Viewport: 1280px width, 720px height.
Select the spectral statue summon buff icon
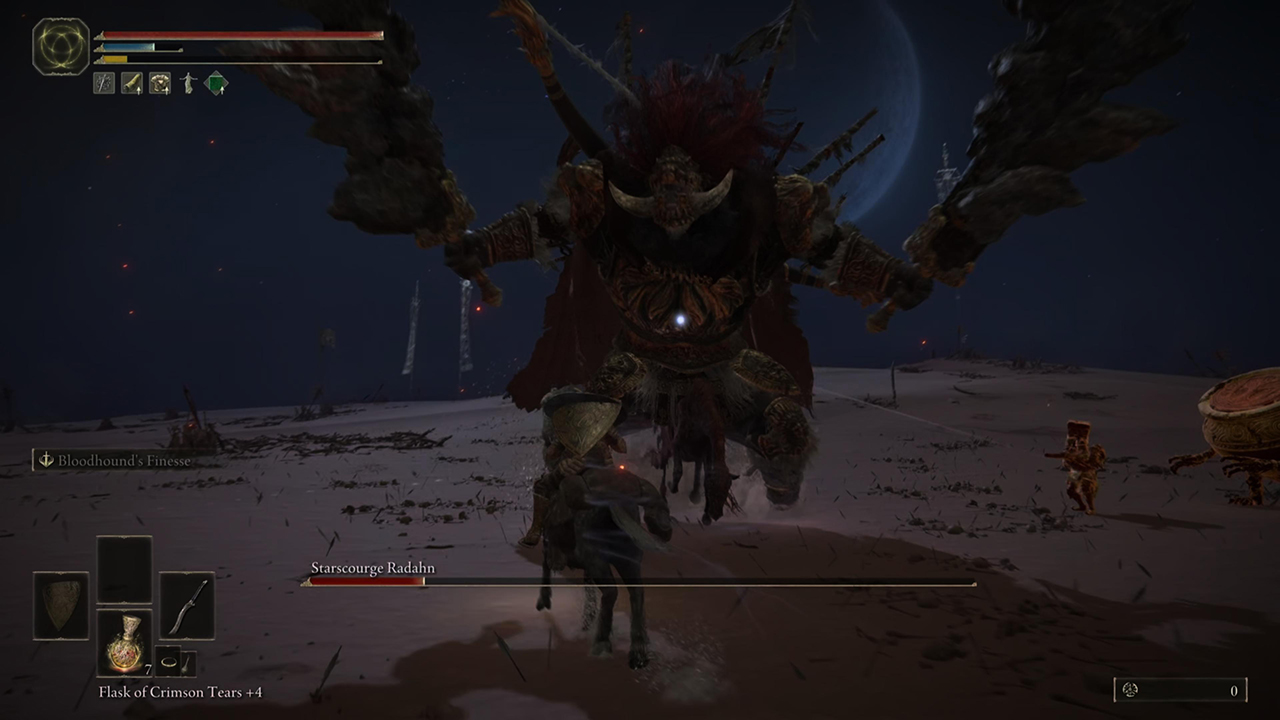coord(188,83)
